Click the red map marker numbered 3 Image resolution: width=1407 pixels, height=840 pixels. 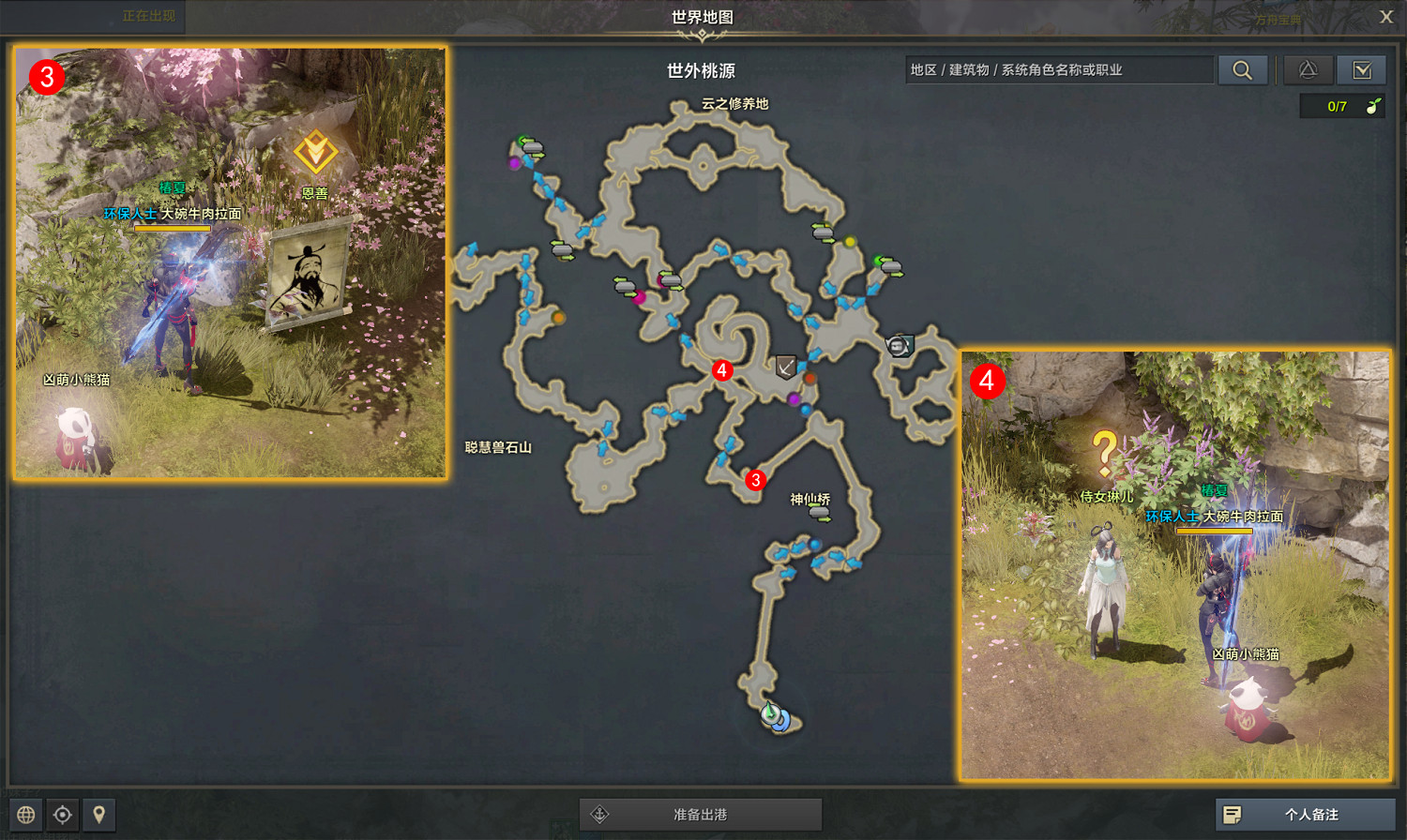(x=755, y=479)
